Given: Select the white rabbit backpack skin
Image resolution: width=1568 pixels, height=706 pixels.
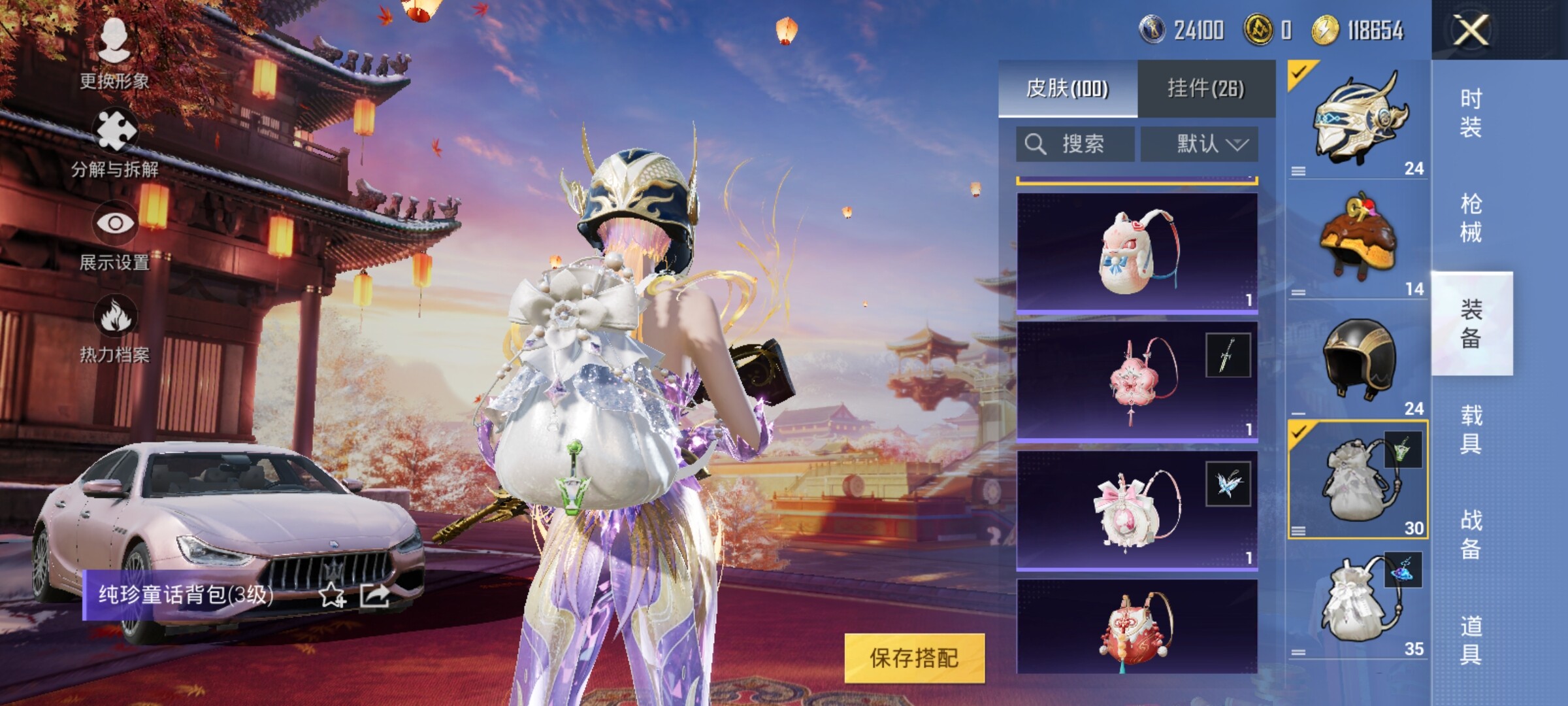Looking at the screenshot, I should pyautogui.click(x=1137, y=252).
